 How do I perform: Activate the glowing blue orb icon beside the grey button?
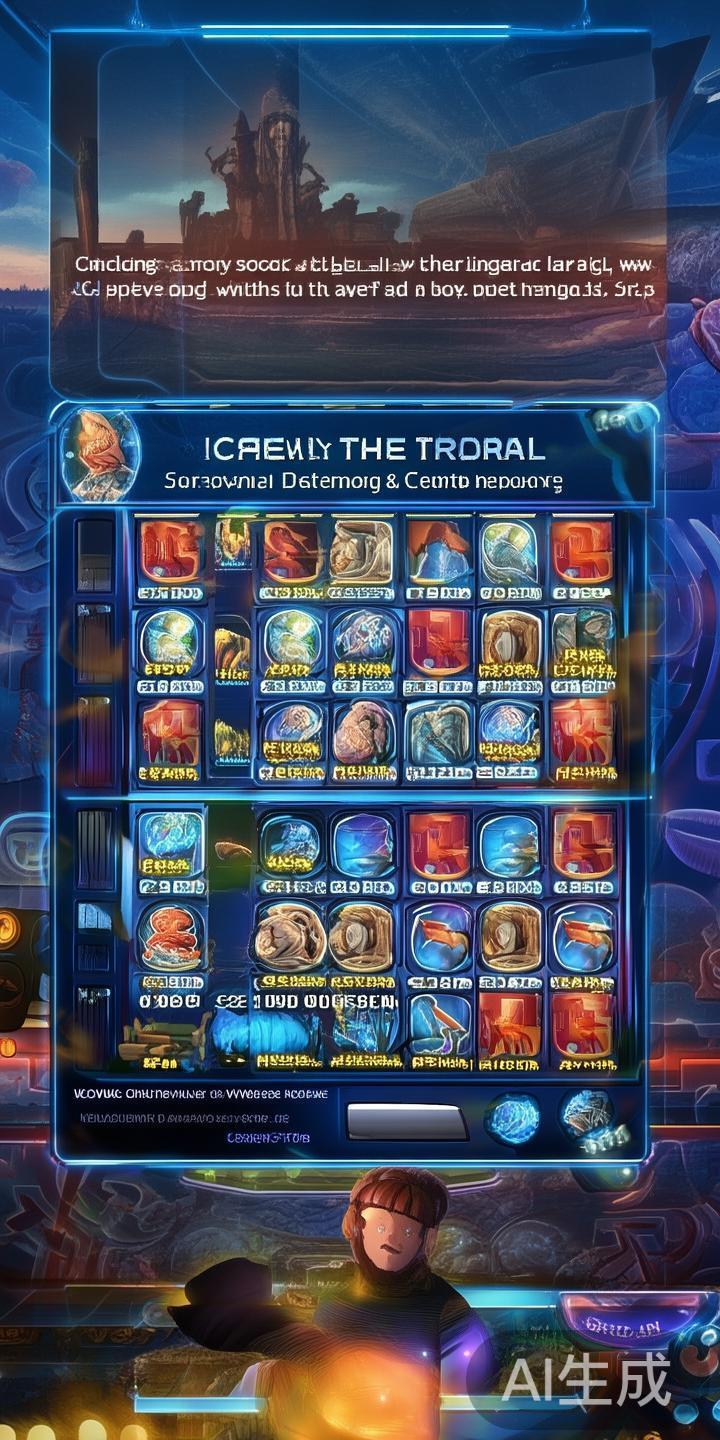pyautogui.click(x=513, y=1118)
